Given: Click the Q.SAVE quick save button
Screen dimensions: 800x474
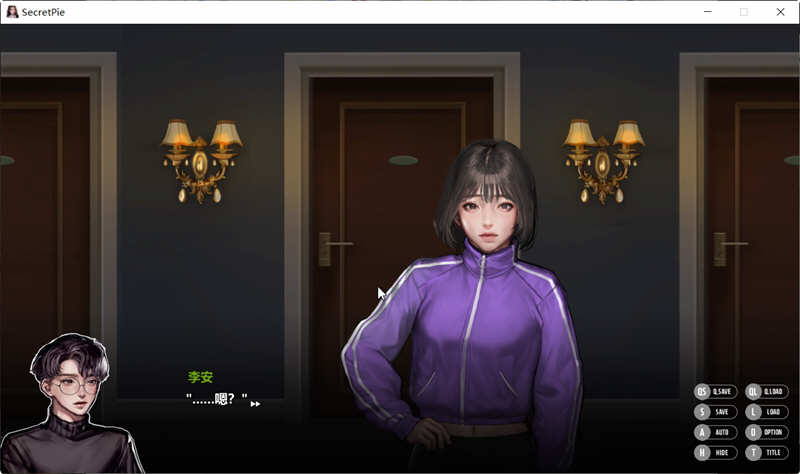Looking at the screenshot, I should [715, 391].
